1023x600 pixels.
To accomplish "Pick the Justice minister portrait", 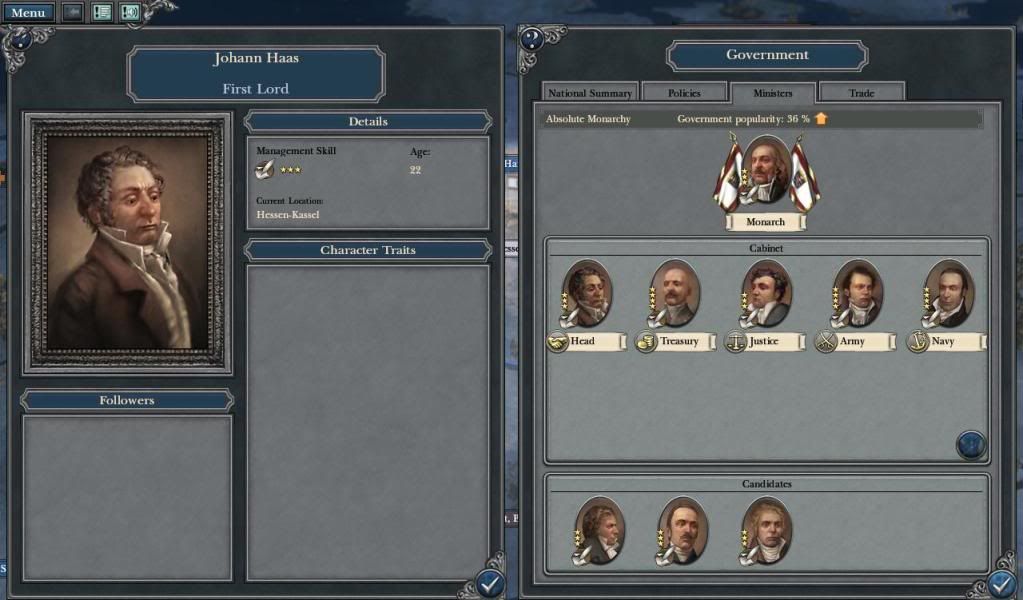I will pyautogui.click(x=766, y=293).
